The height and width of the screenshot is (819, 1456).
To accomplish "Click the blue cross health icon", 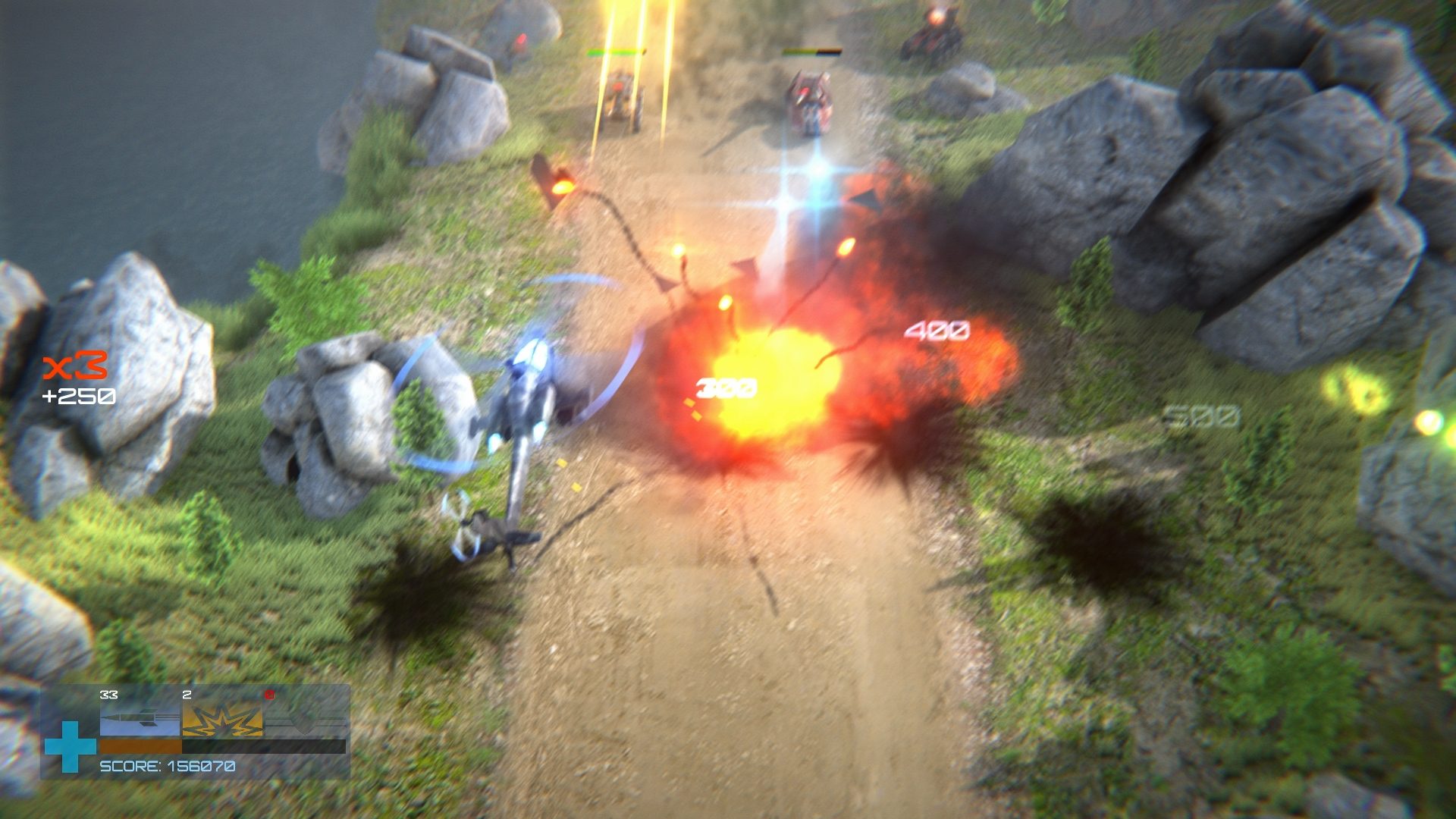I will [70, 746].
